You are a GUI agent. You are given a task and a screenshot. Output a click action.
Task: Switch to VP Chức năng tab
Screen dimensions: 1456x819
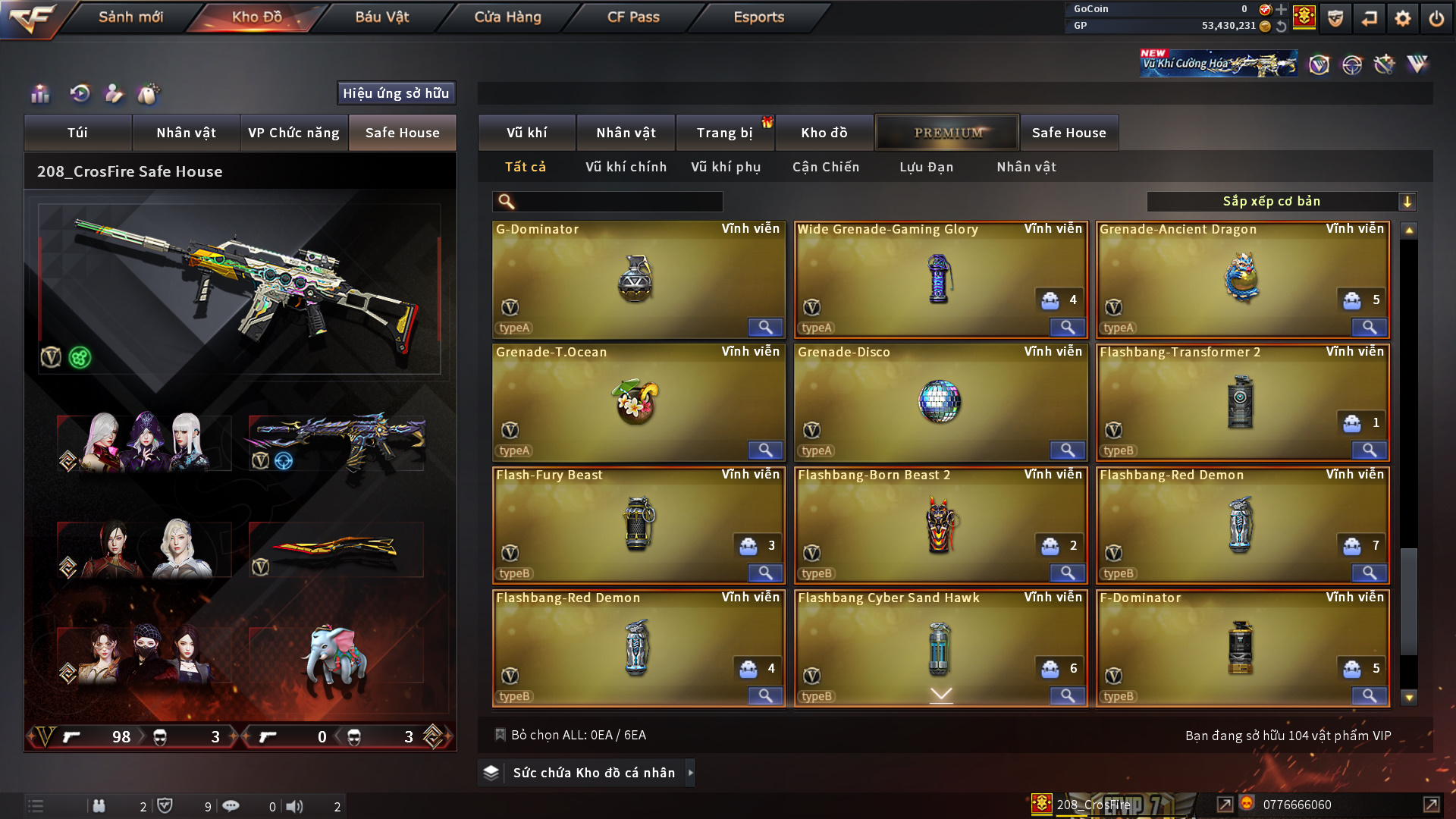(293, 133)
